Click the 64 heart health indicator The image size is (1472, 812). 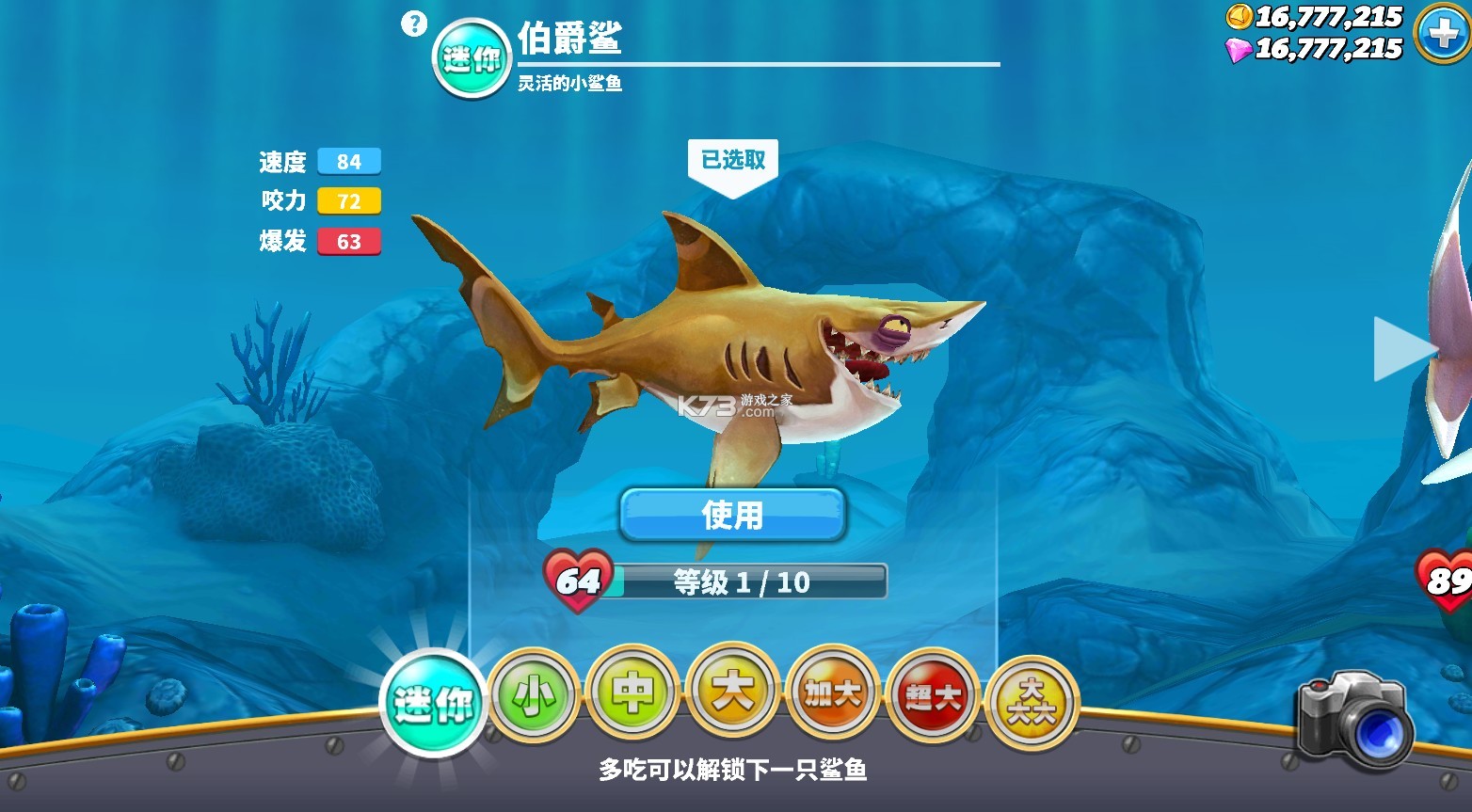575,579
